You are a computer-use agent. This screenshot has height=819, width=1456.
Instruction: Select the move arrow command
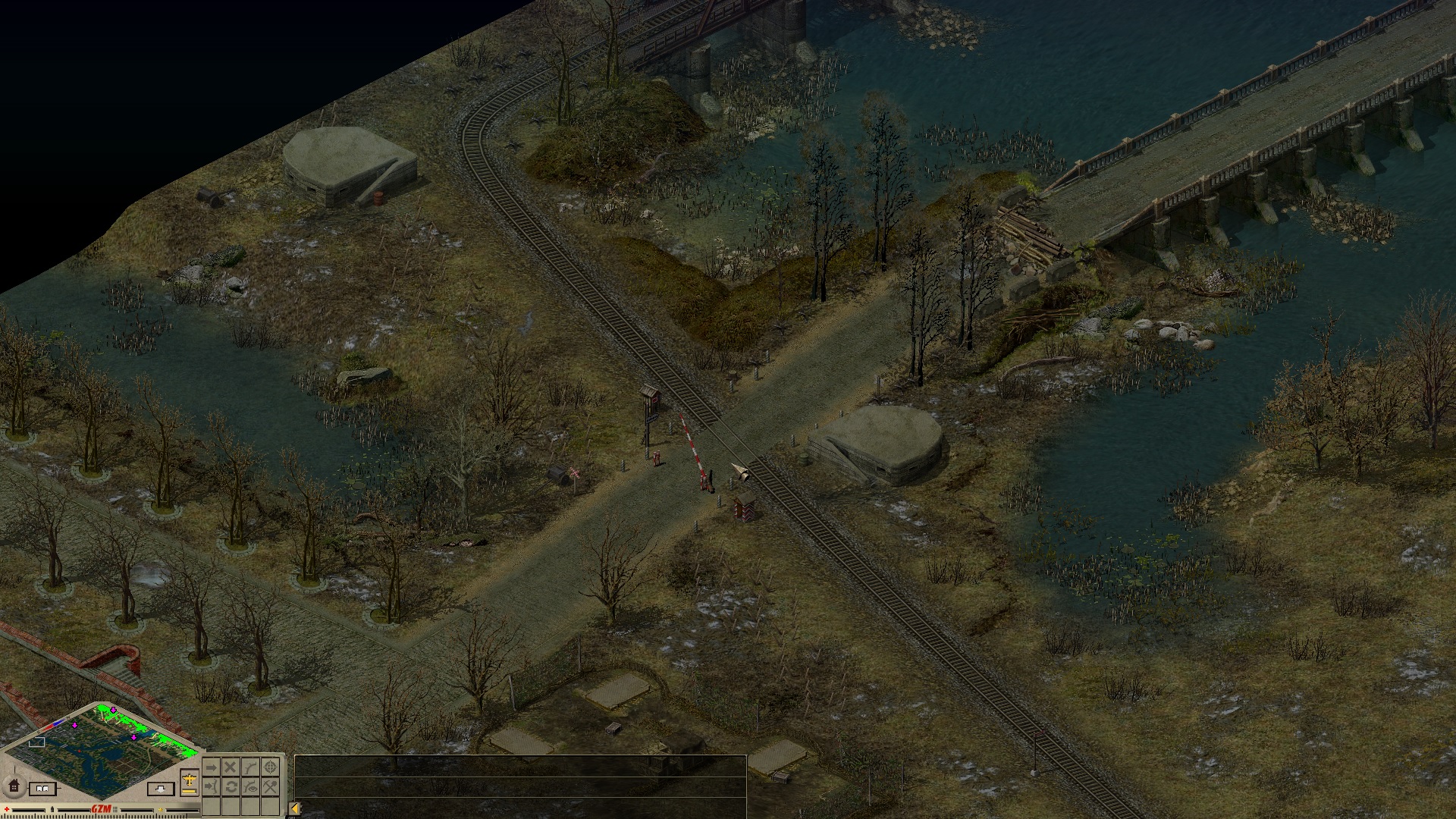pos(212,768)
